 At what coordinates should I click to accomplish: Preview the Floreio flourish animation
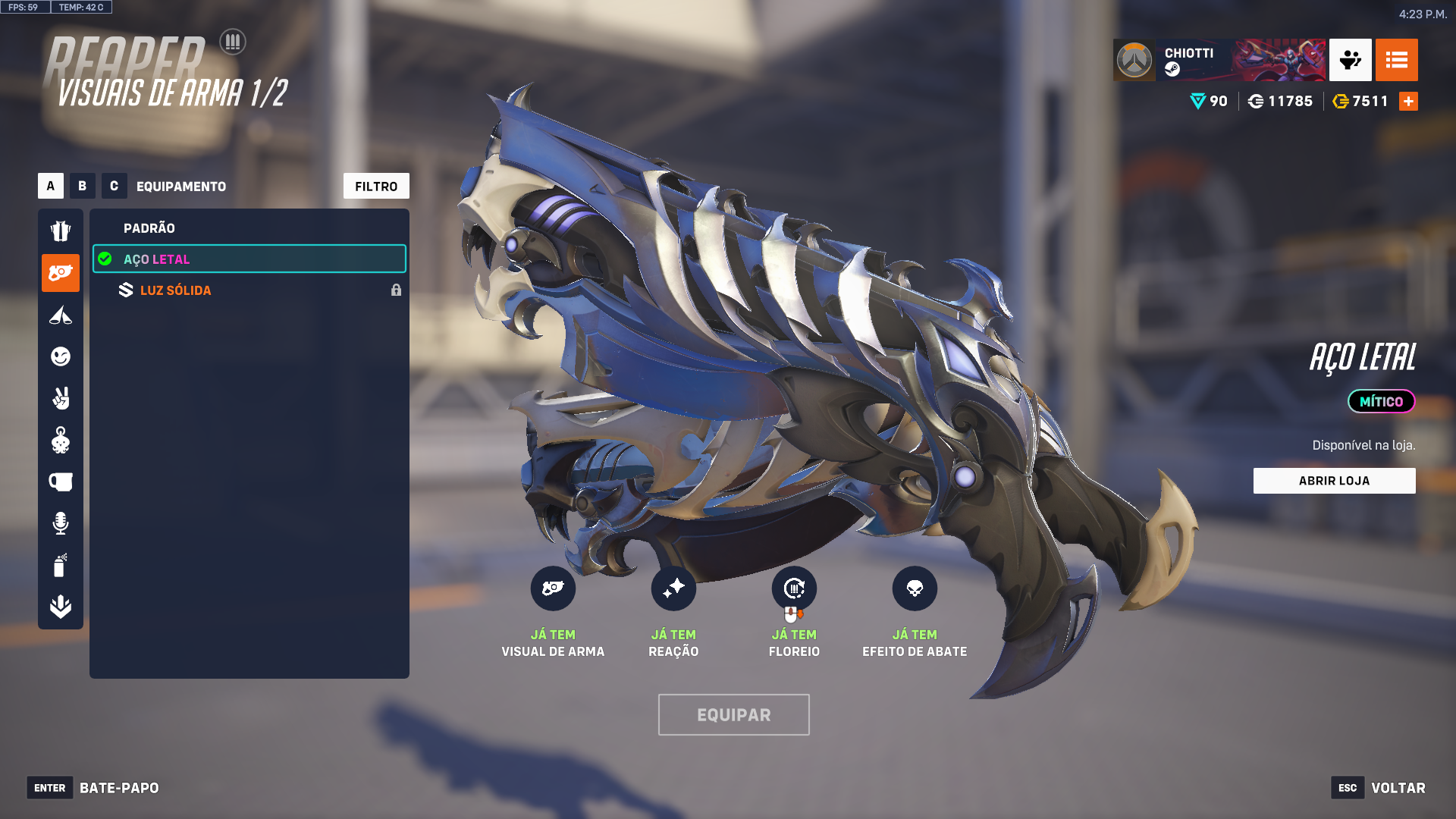[794, 588]
